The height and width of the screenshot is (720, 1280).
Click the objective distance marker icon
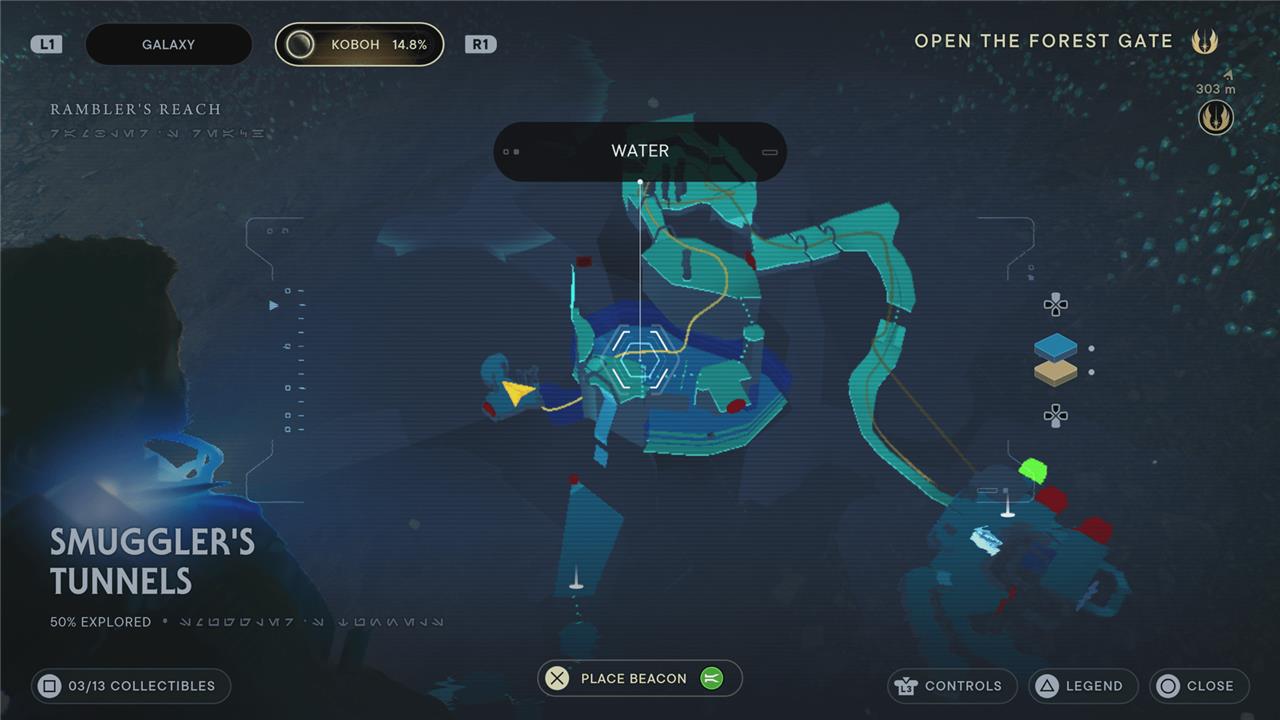[x=1215, y=118]
